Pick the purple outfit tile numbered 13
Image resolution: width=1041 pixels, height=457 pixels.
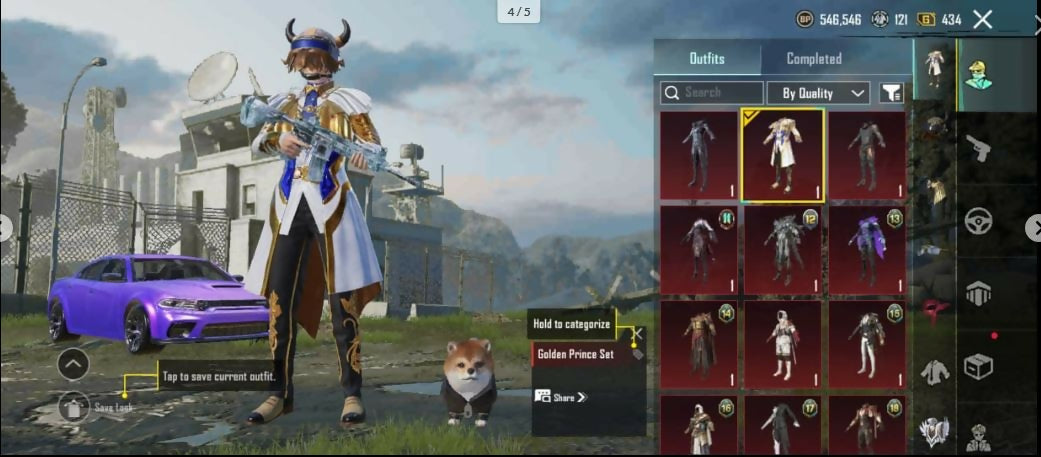pos(866,250)
